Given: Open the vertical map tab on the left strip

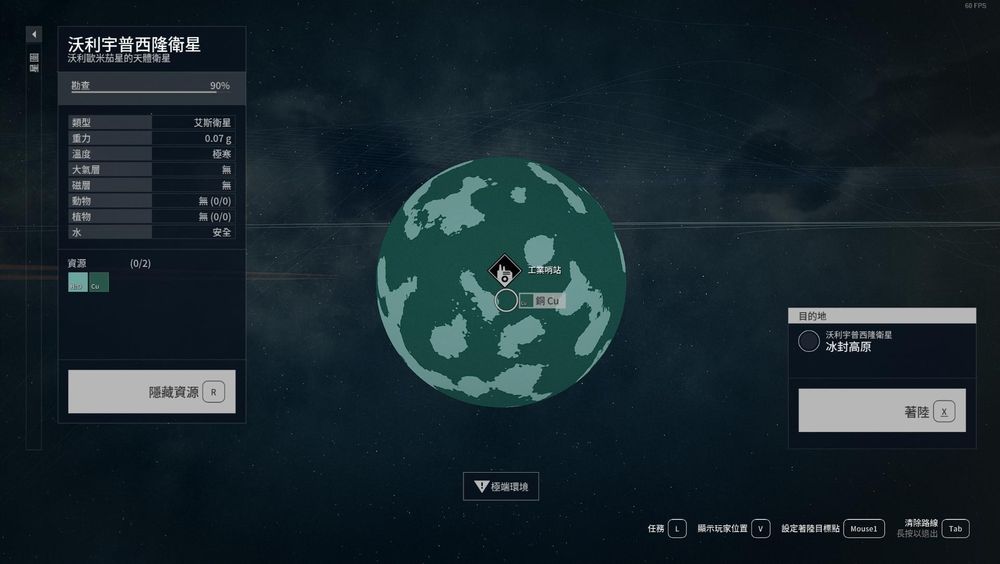Looking at the screenshot, I should point(34,63).
